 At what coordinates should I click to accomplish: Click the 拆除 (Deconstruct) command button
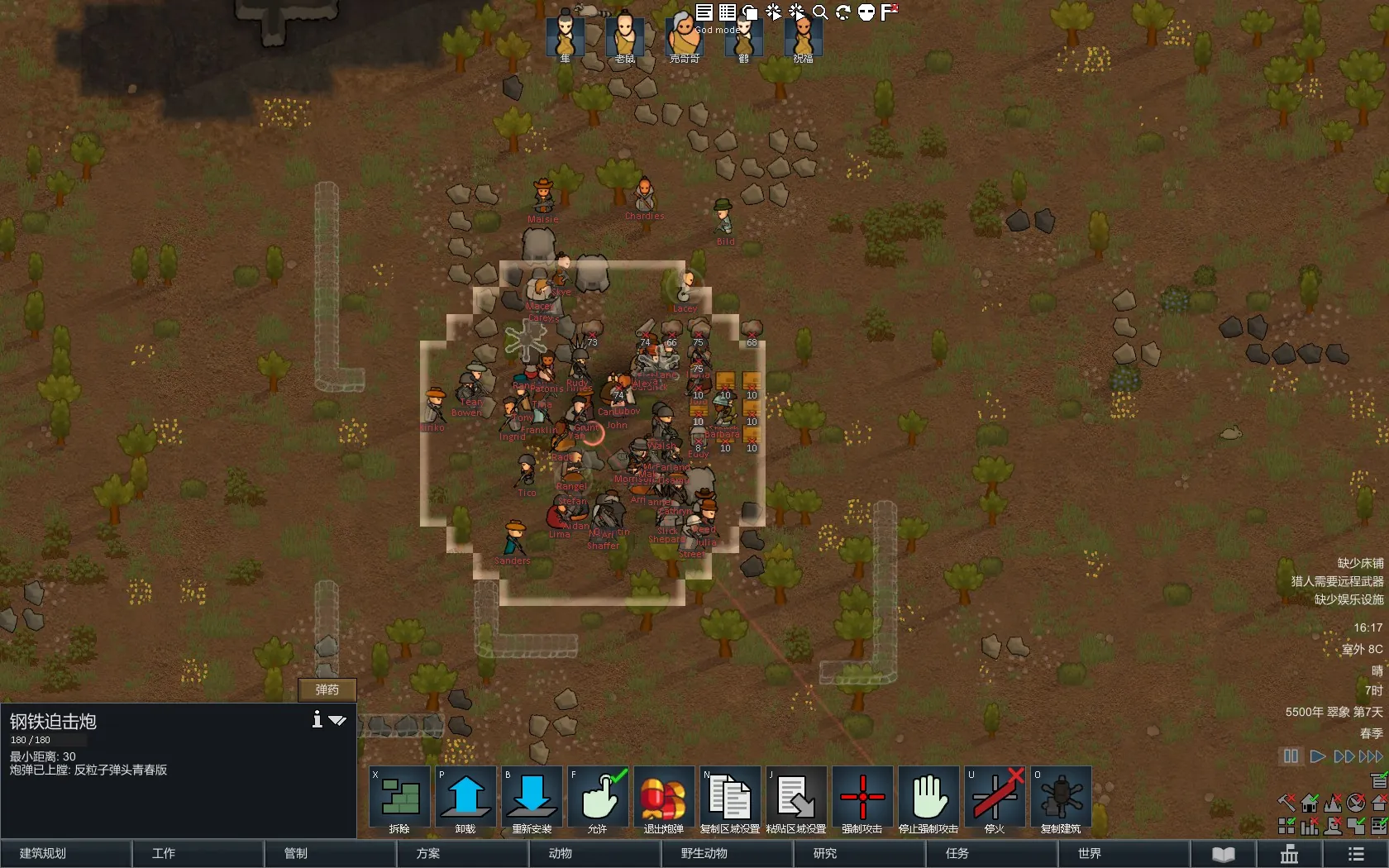coord(399,797)
